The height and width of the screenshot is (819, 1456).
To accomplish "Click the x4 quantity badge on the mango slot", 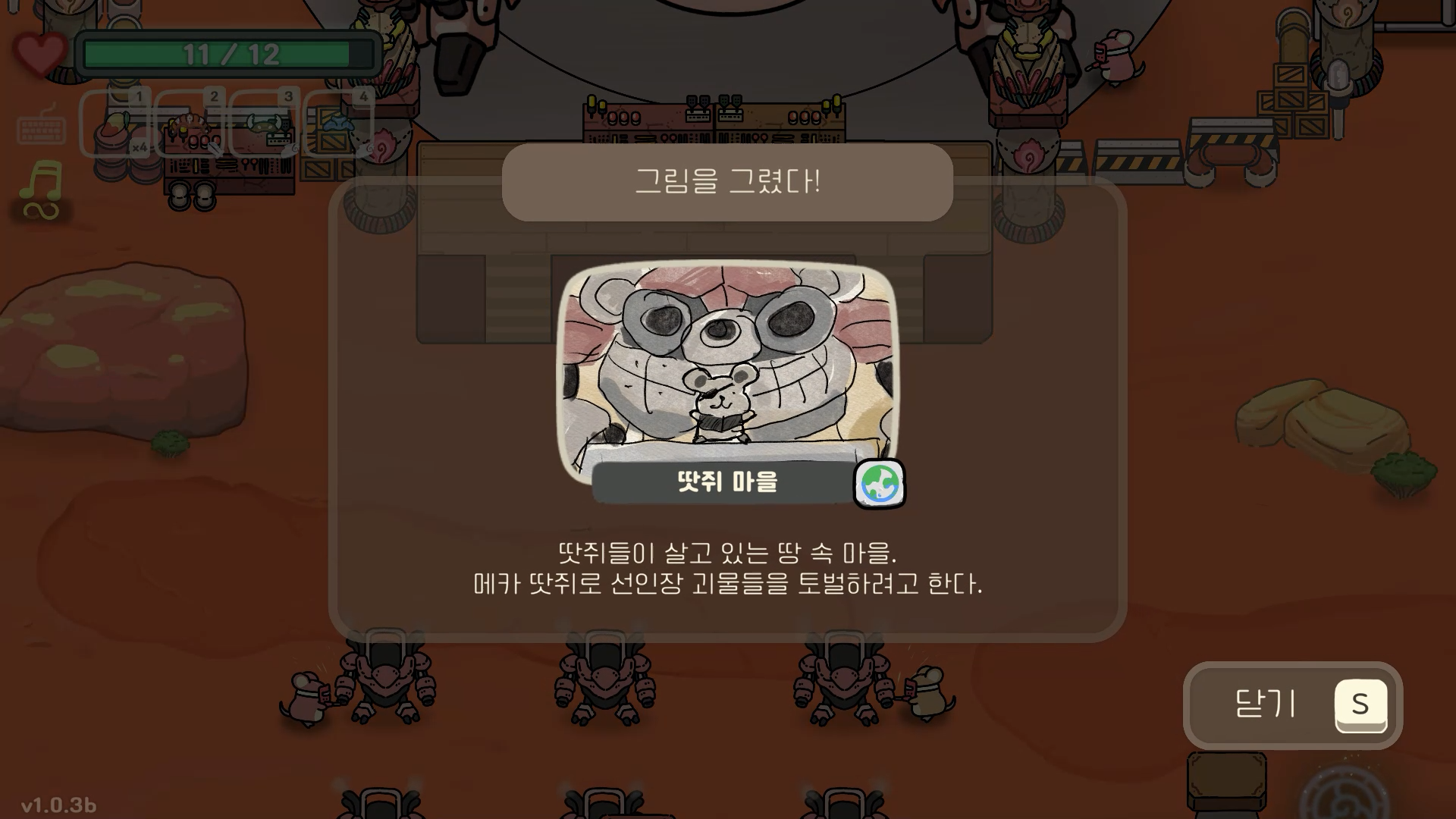I will point(140,149).
